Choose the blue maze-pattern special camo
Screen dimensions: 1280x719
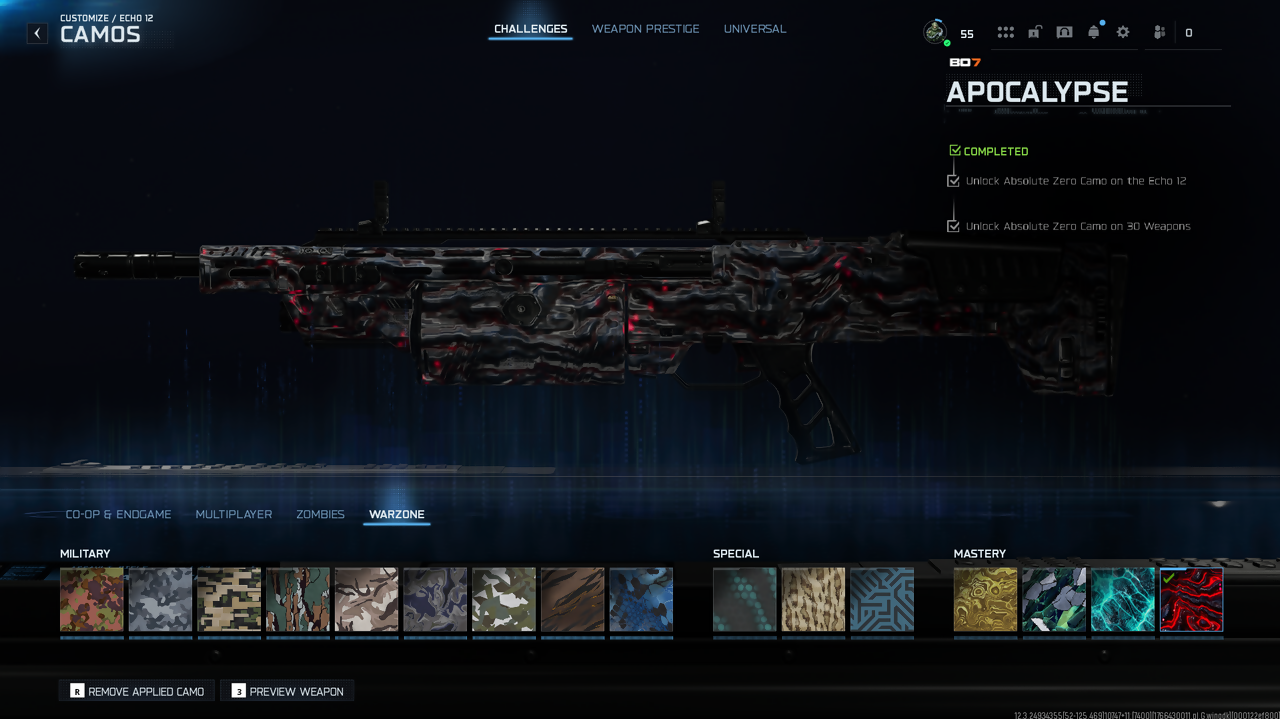[x=882, y=600]
